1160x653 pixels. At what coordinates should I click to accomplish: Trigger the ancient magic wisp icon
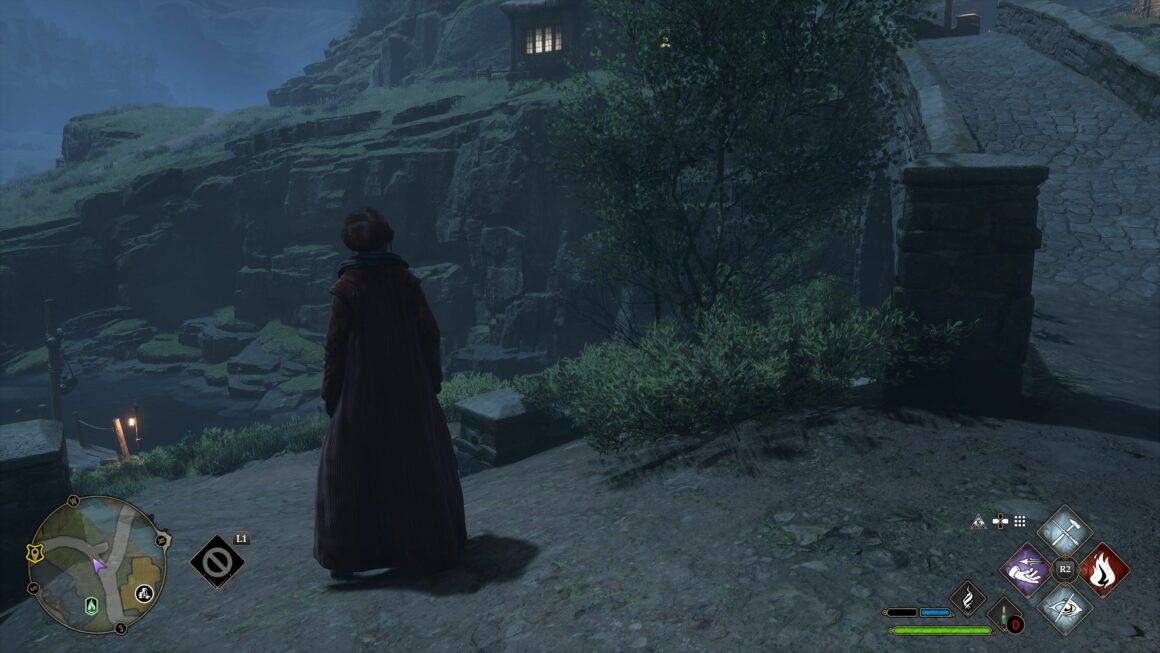tap(968, 598)
